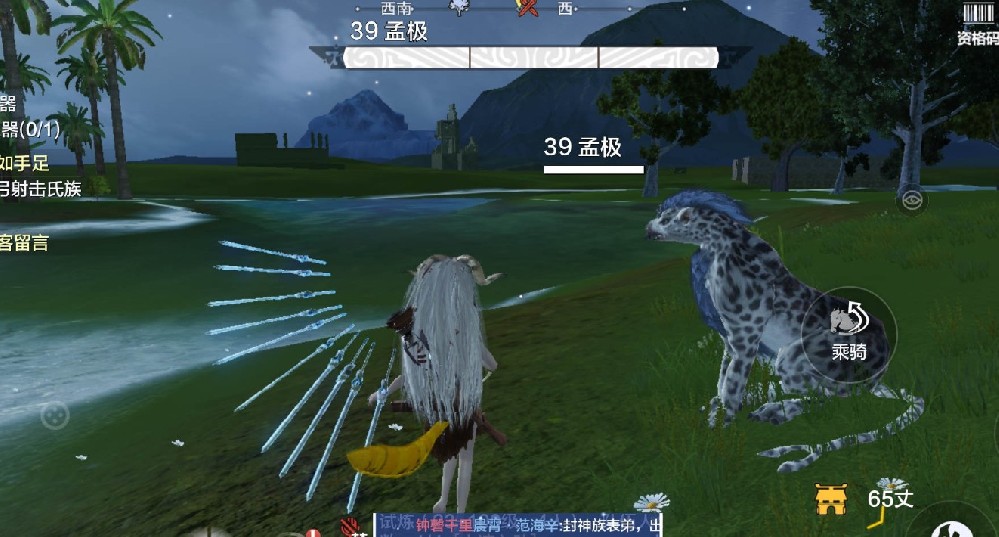The image size is (999, 537).
Task: Tap the 乘骑 mount button
Action: tap(848, 332)
